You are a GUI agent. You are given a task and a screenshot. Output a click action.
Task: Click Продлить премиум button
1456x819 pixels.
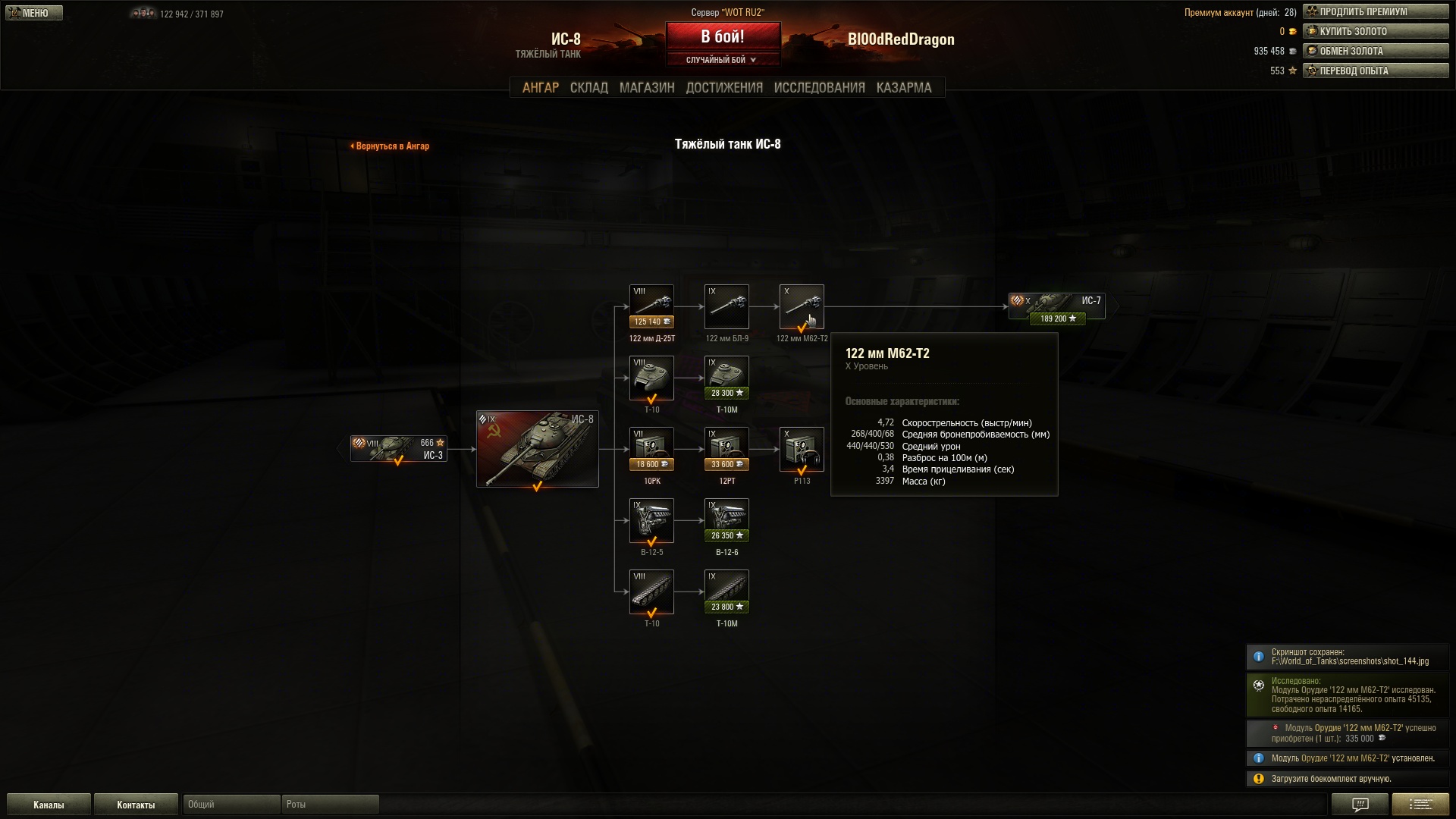[x=1375, y=11]
